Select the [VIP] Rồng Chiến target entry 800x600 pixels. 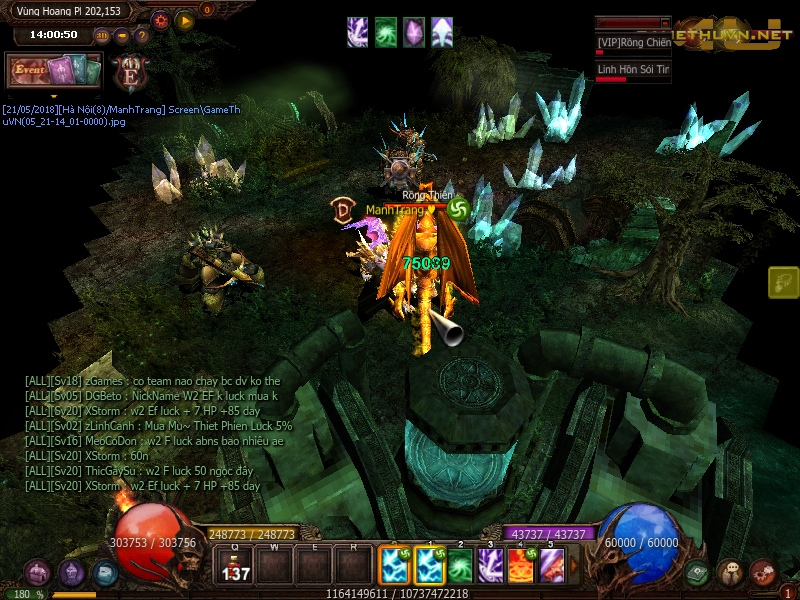[x=633, y=43]
